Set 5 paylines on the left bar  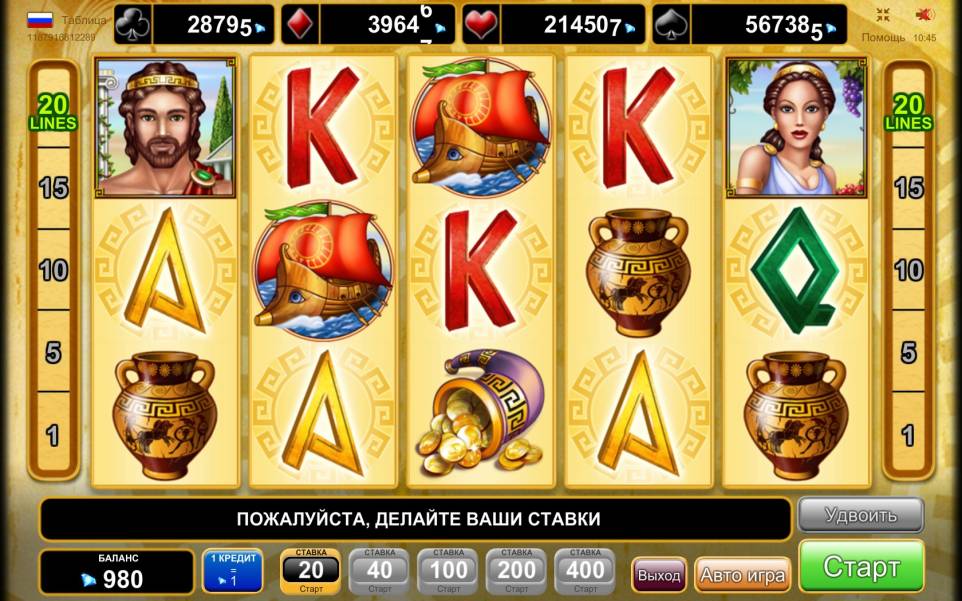coord(53,352)
